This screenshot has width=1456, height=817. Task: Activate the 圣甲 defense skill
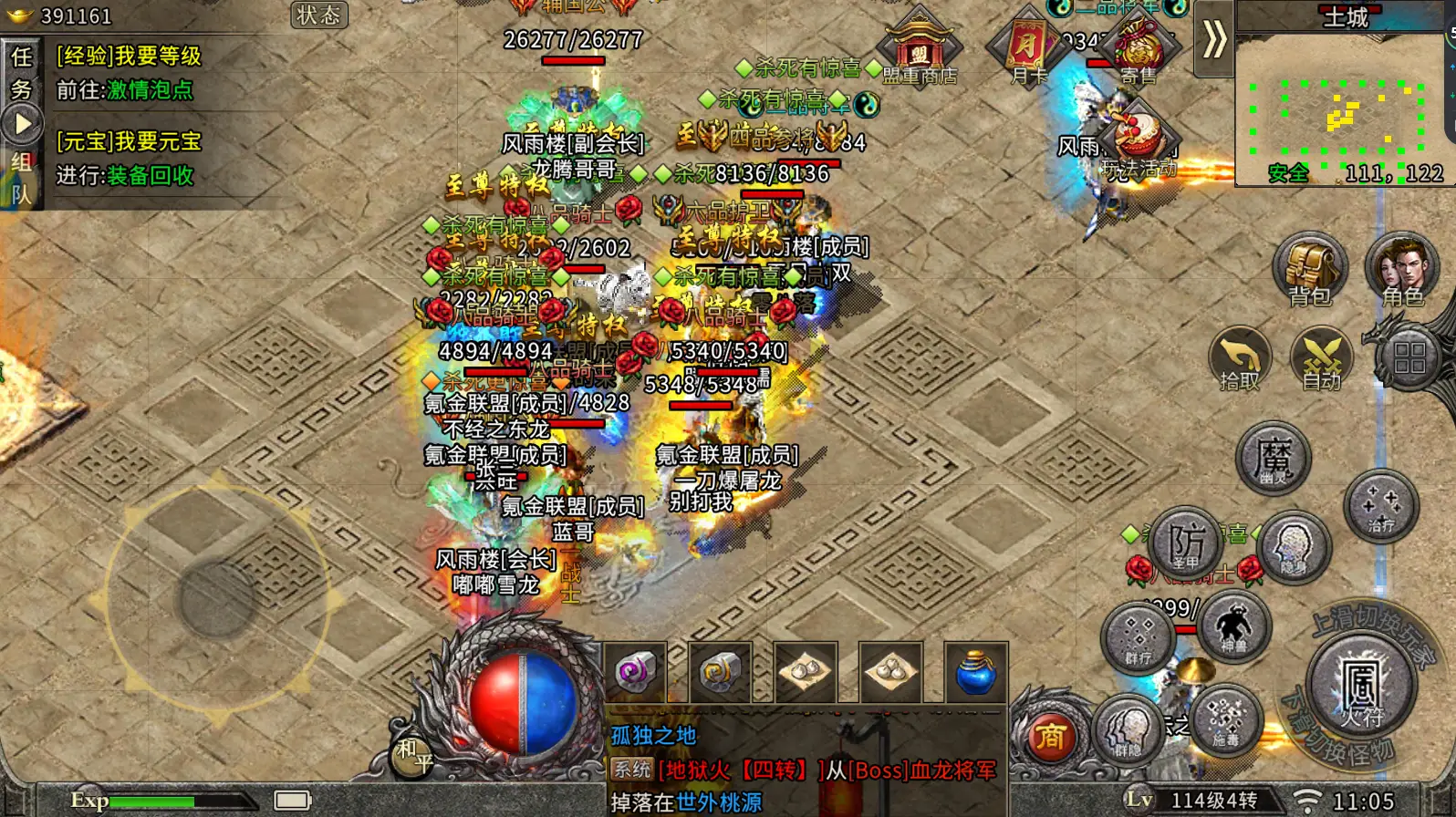(1186, 544)
